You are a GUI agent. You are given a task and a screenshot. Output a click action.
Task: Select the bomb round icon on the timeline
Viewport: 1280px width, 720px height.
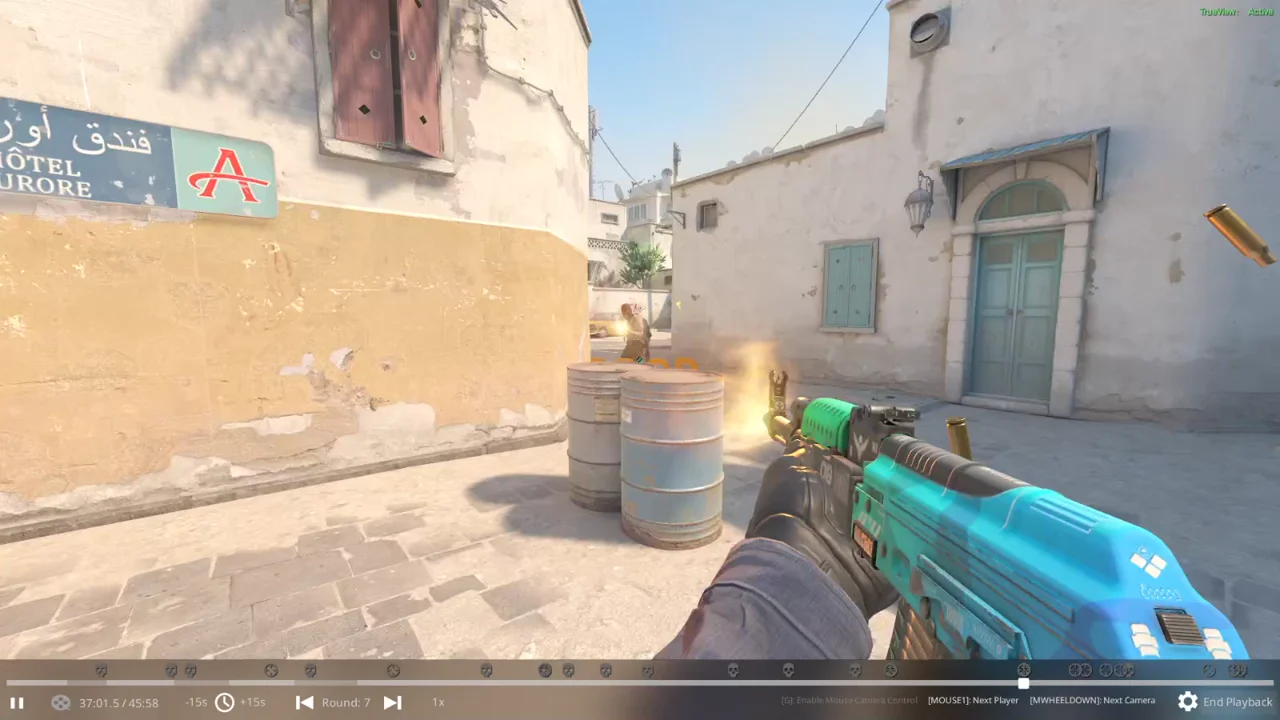pos(271,671)
